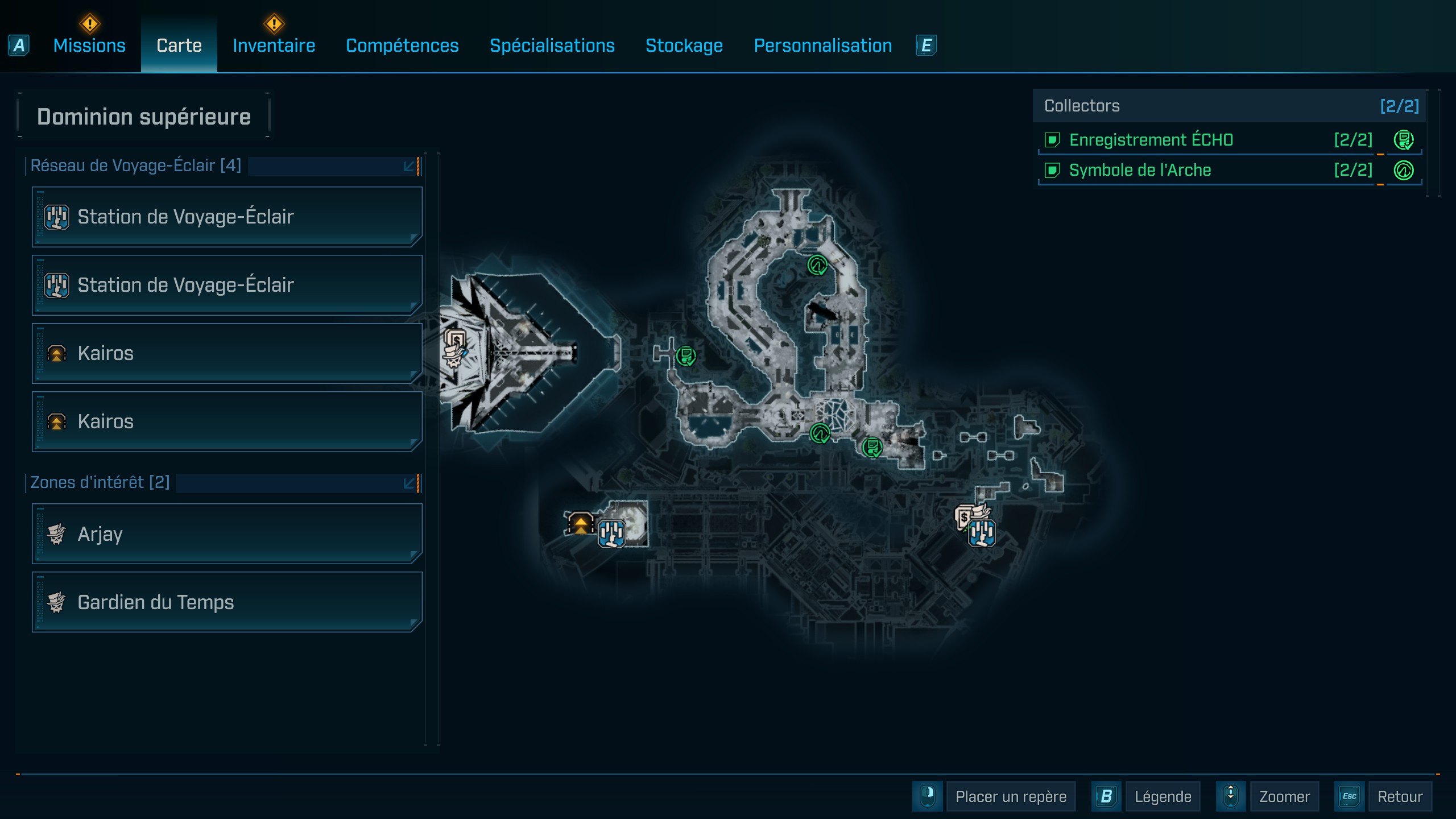Toggle the Enregistrement ÉCHO collectible filter
Image resolution: width=1456 pixels, height=819 pixels.
point(1053,140)
